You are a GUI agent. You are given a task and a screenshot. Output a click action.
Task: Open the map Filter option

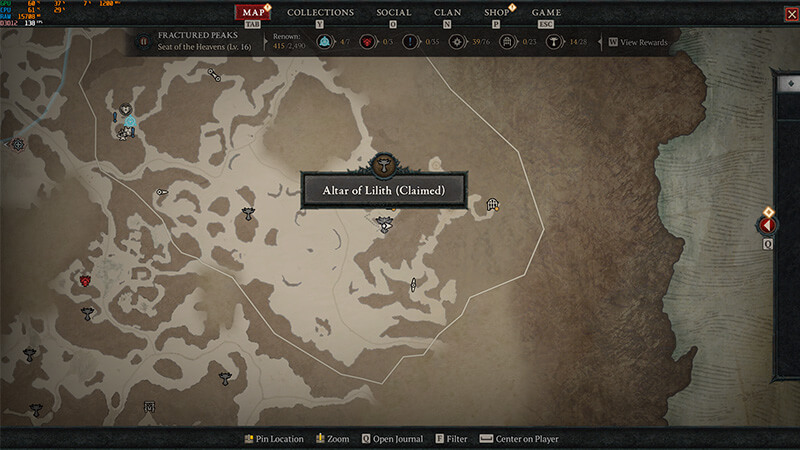pos(451,439)
